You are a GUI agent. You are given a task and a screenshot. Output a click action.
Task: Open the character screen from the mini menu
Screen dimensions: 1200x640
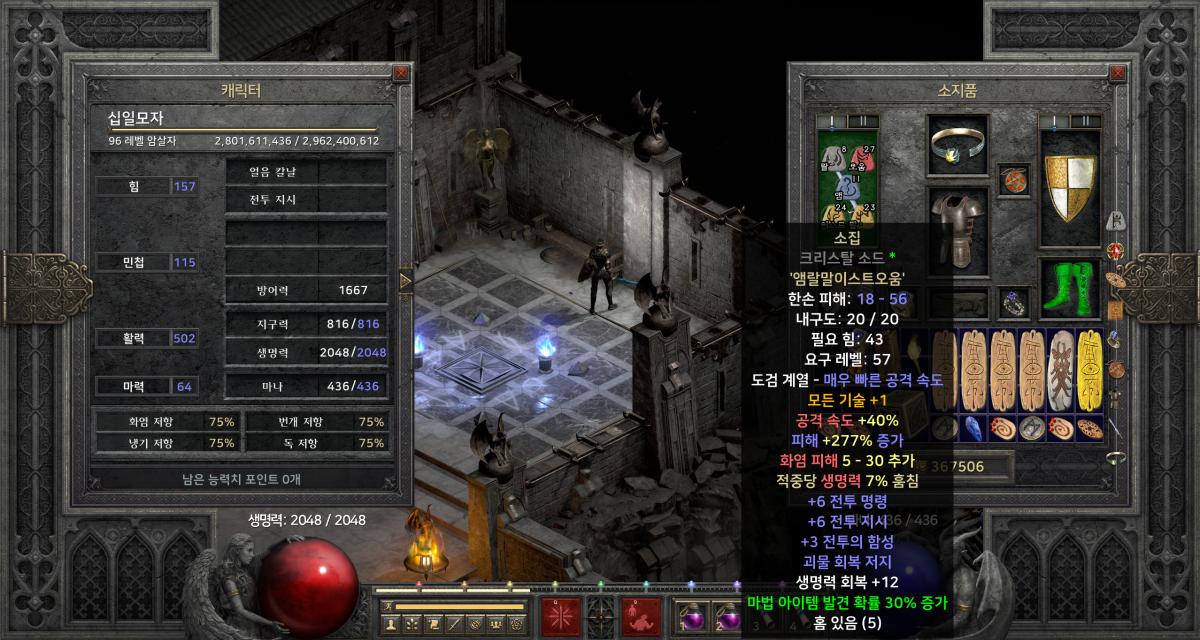(391, 623)
